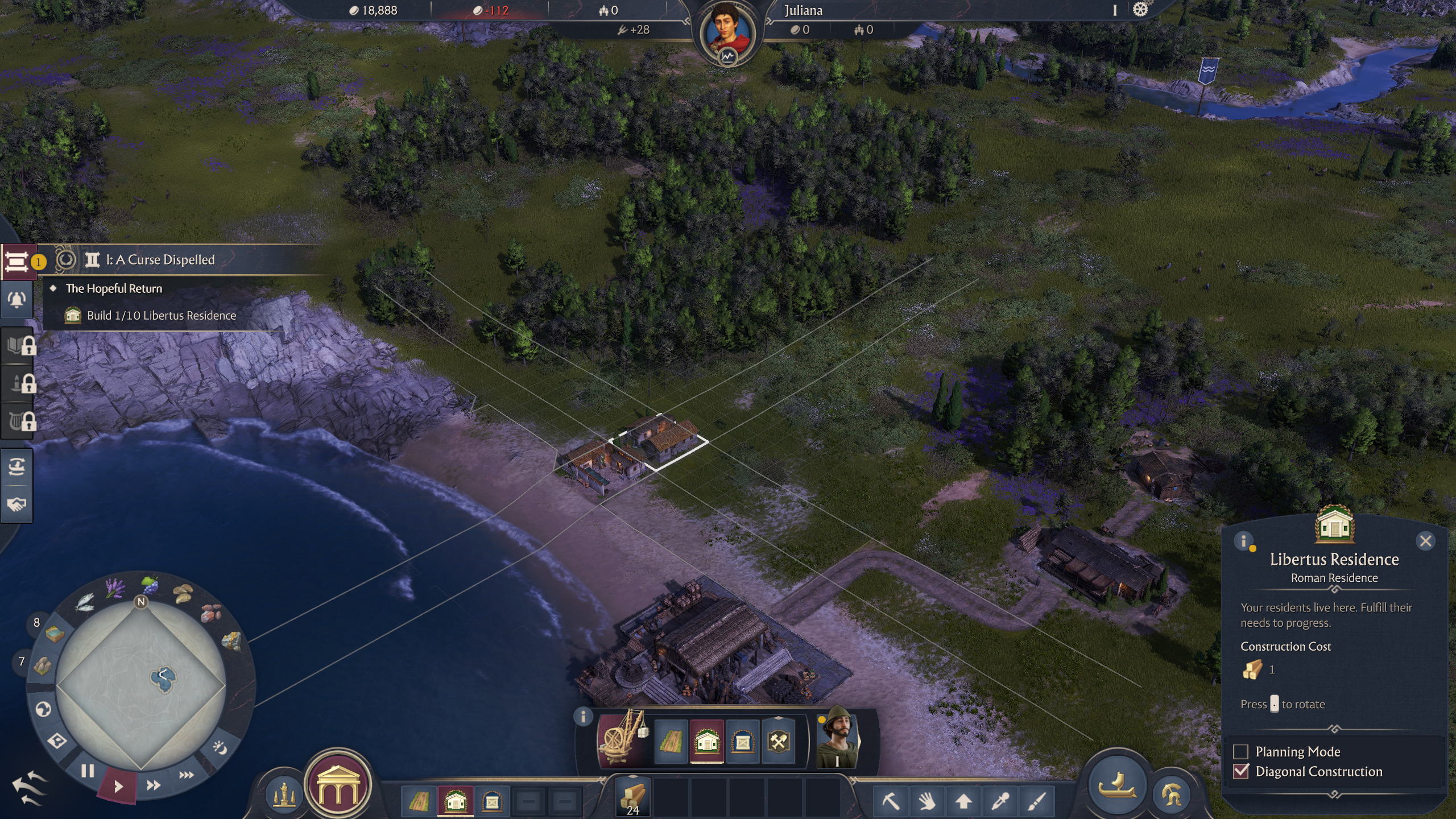The image size is (1456, 819).
Task: Untick the Diagonal Construction checkbox
Action: tap(1240, 771)
